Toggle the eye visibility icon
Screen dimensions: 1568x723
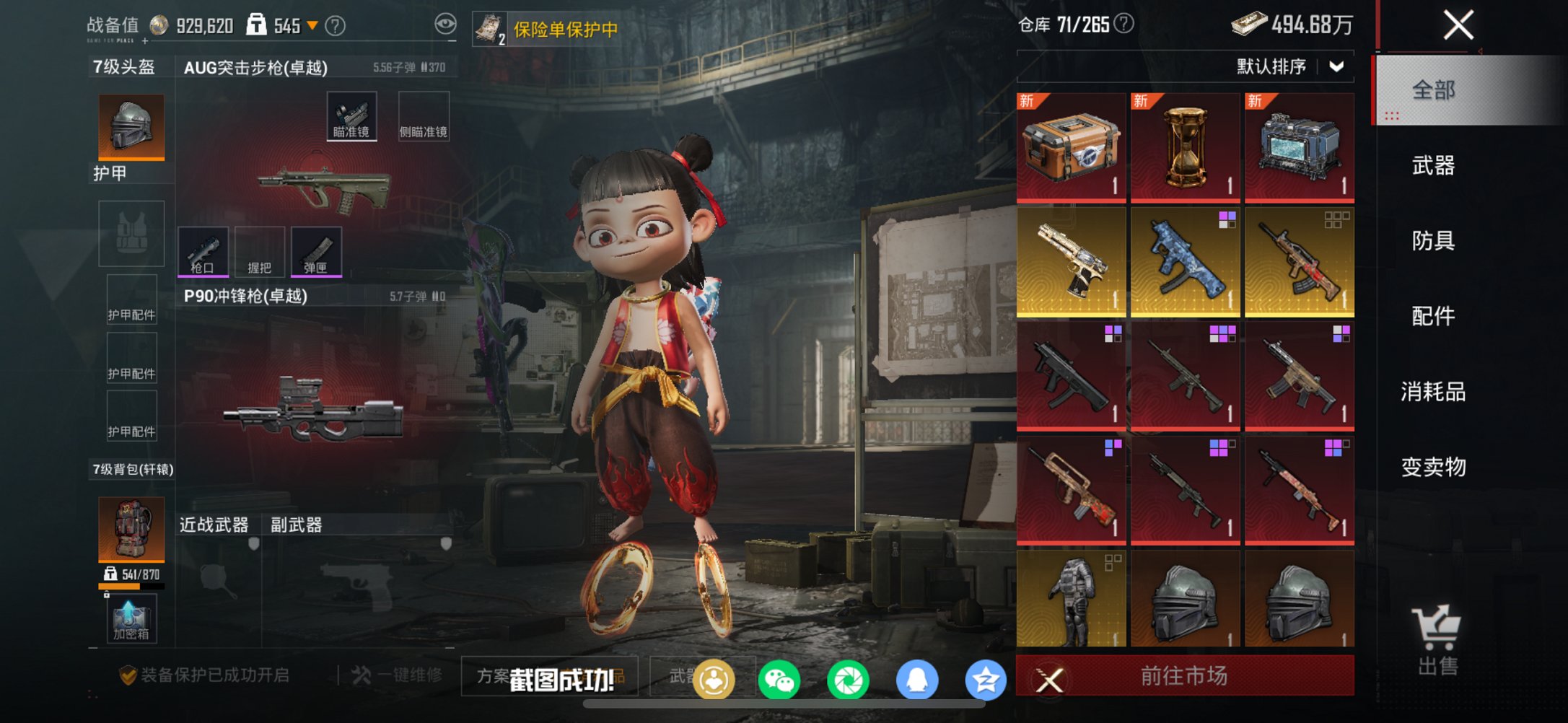(x=447, y=22)
